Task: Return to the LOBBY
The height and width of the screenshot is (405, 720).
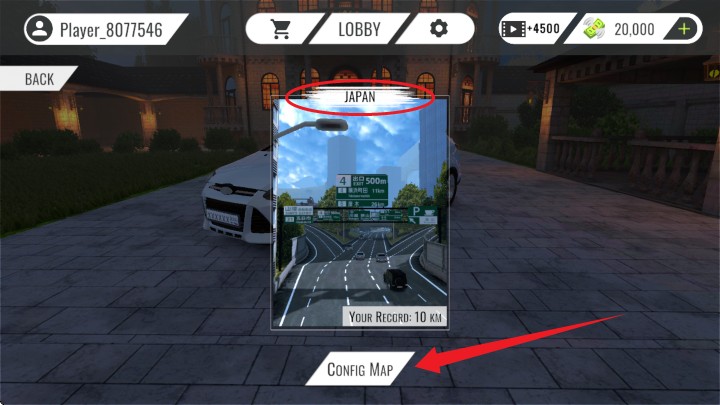Action: point(359,28)
